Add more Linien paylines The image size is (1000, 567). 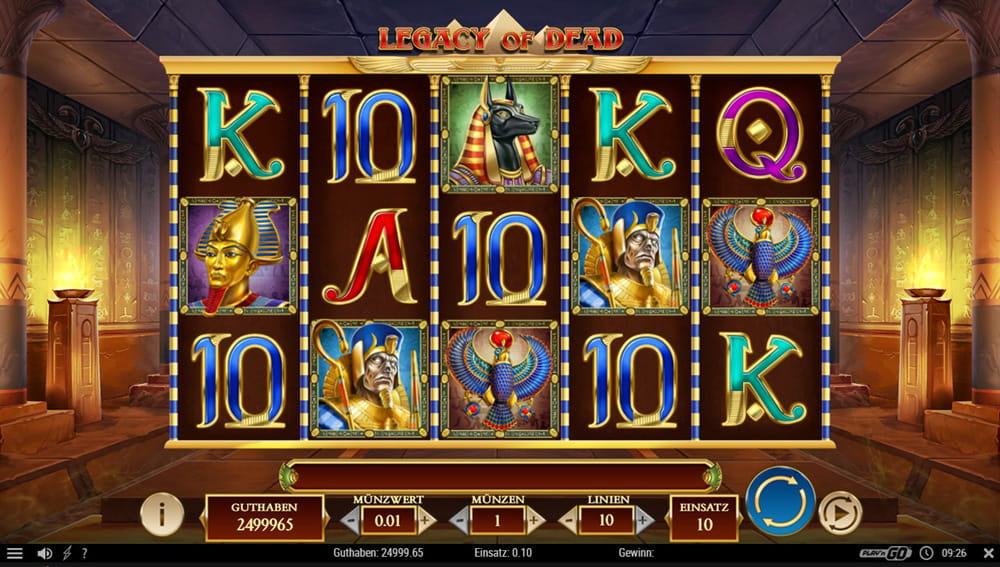tap(643, 520)
